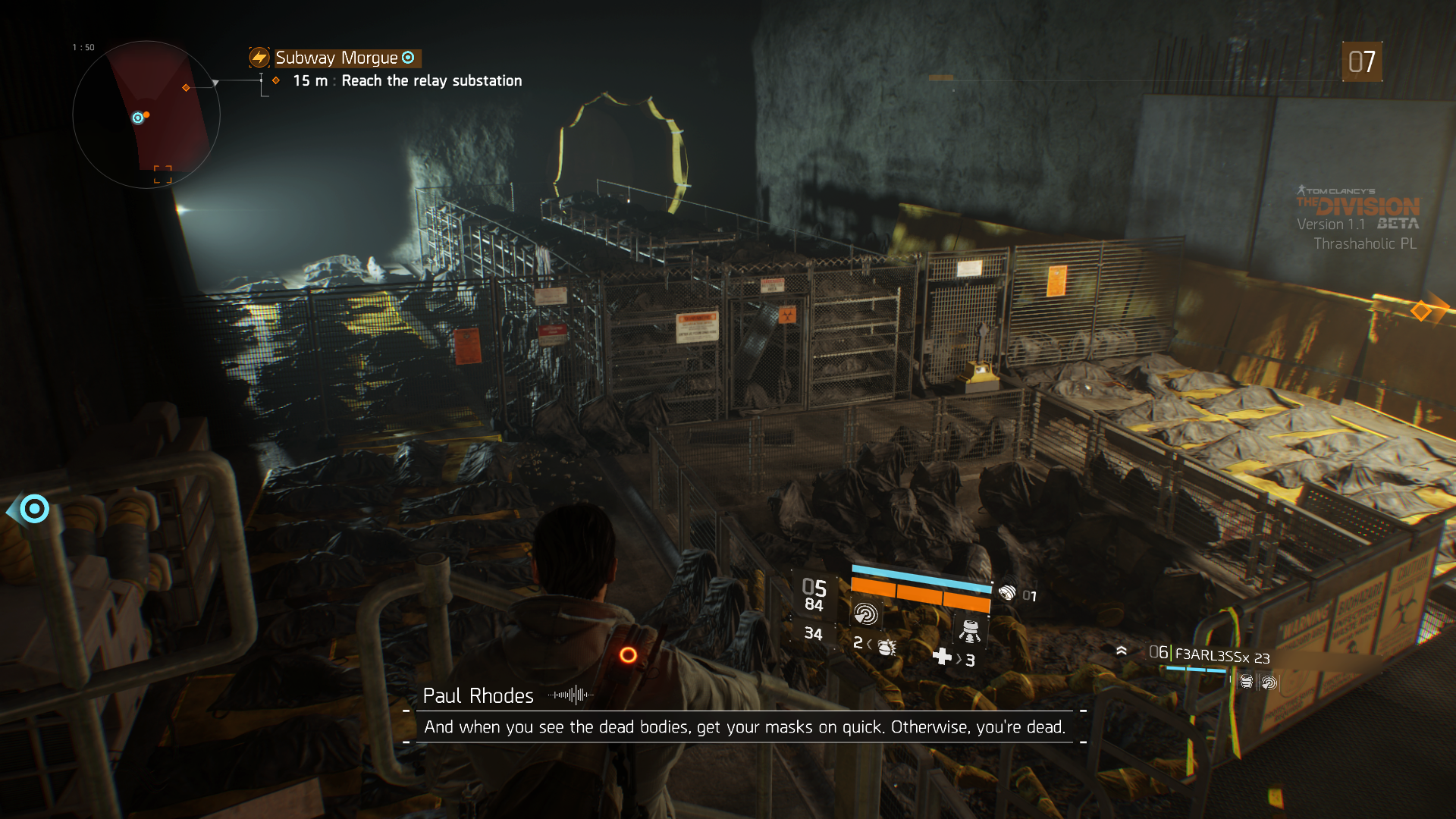1456x819 pixels.
Task: Select the grenade icon
Action: tap(886, 647)
